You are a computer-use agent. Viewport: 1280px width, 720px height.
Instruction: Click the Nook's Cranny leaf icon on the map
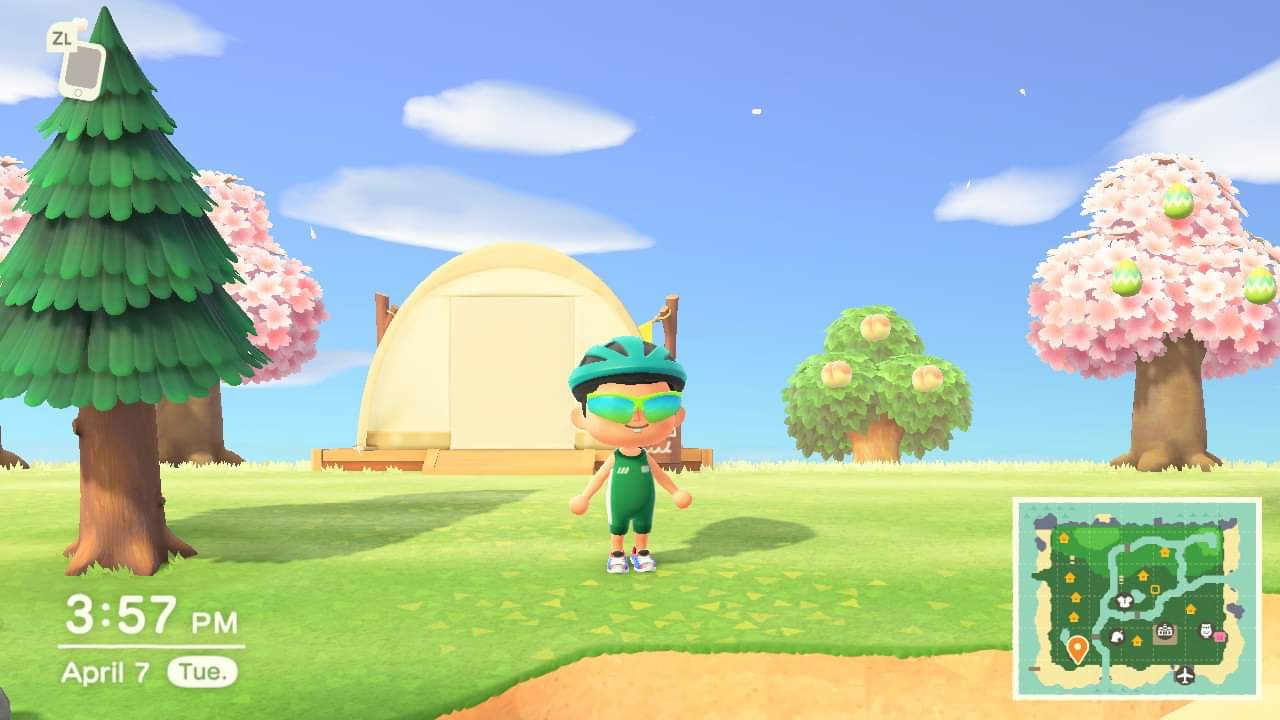coord(1118,637)
